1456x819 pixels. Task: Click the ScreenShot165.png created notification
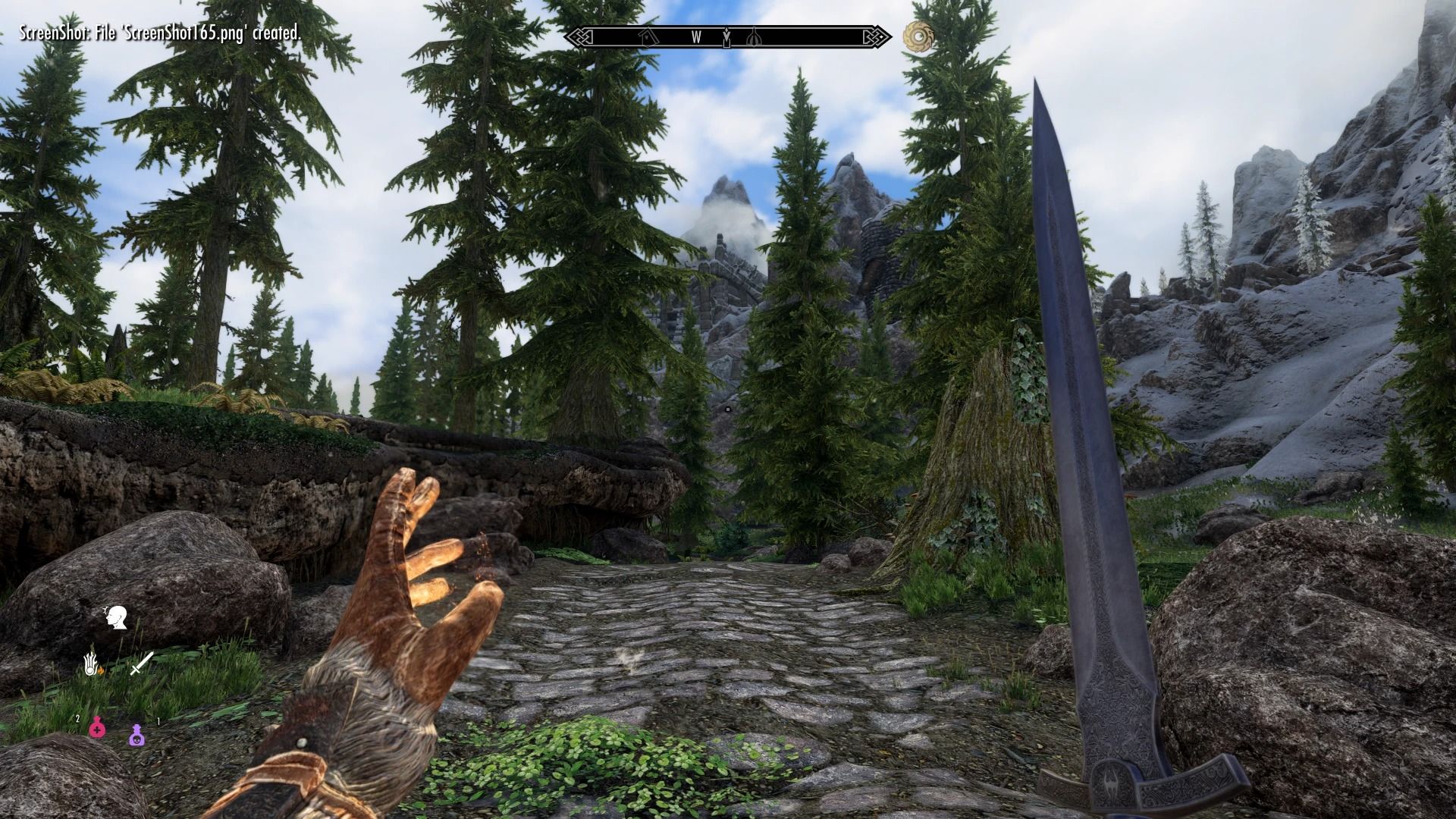coord(159,33)
